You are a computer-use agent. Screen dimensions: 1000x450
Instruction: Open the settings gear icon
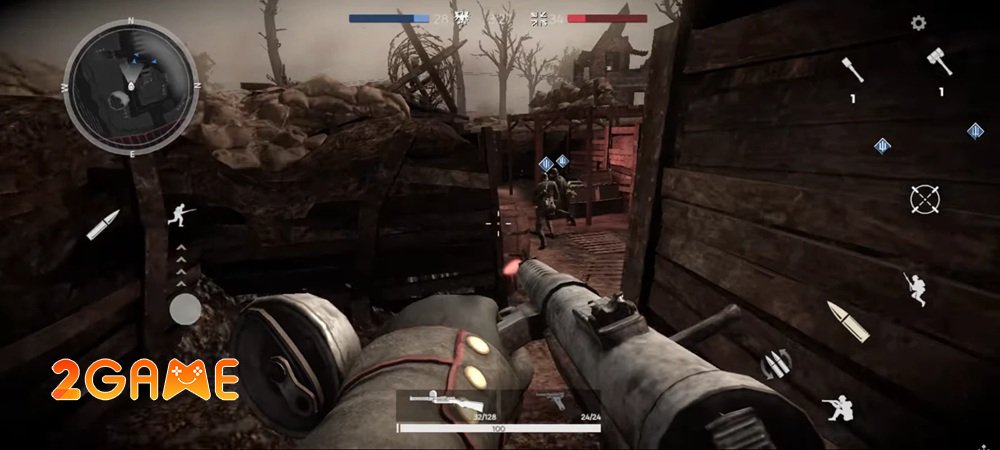point(918,23)
